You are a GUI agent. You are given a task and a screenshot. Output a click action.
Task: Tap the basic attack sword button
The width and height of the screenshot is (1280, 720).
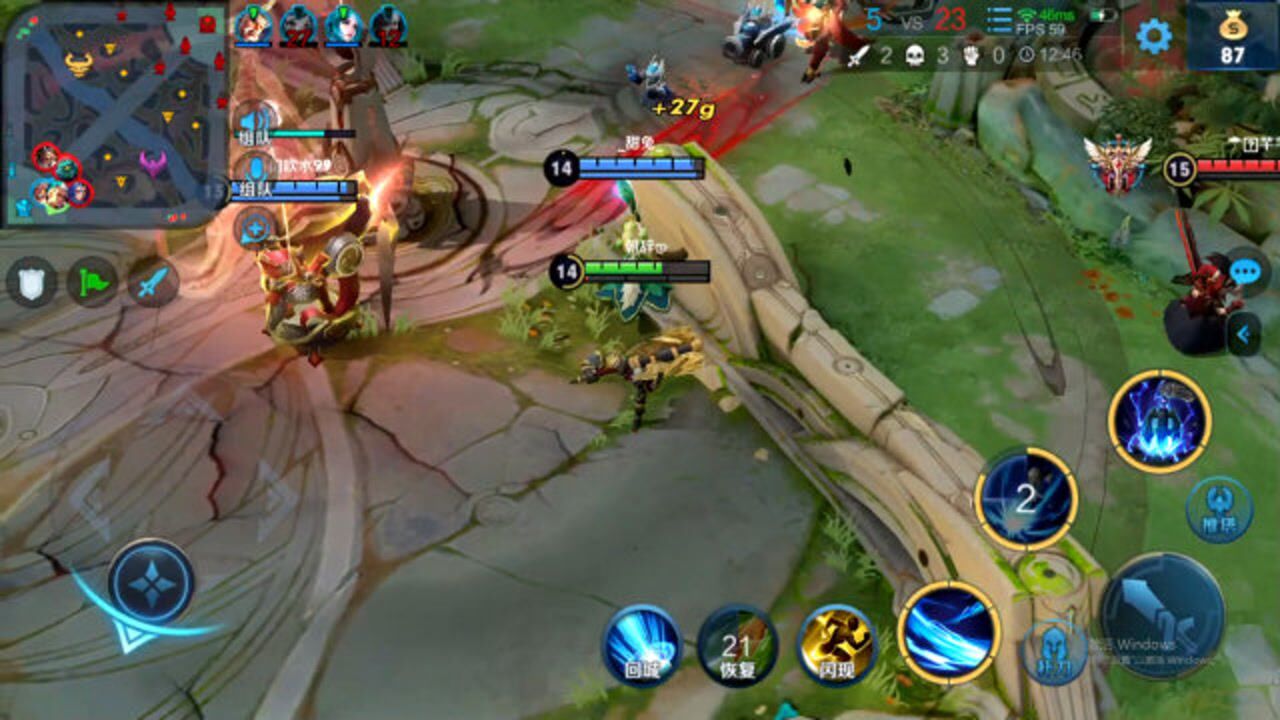tap(1162, 615)
